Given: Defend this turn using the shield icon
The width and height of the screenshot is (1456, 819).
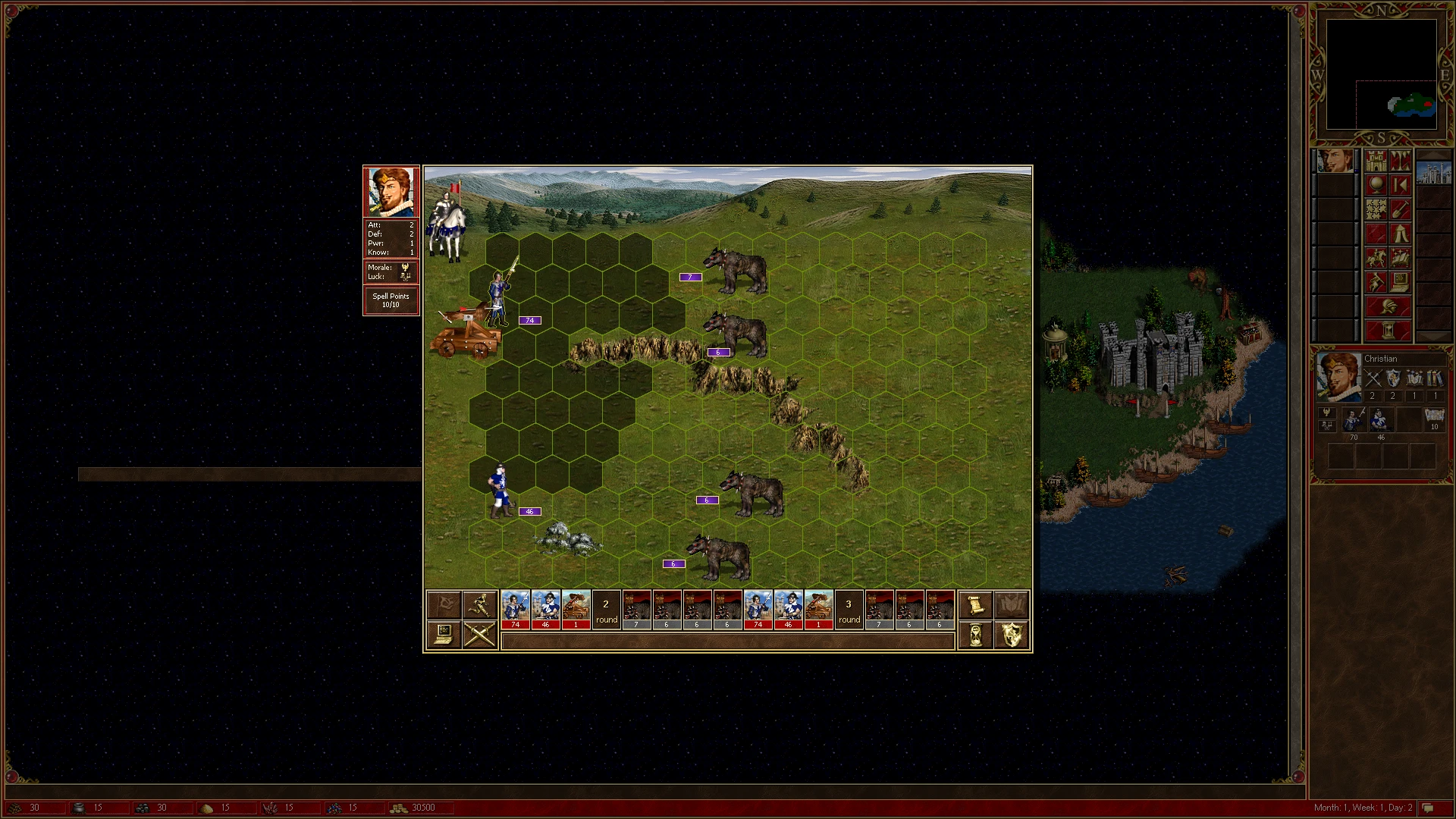Looking at the screenshot, I should tap(1012, 635).
